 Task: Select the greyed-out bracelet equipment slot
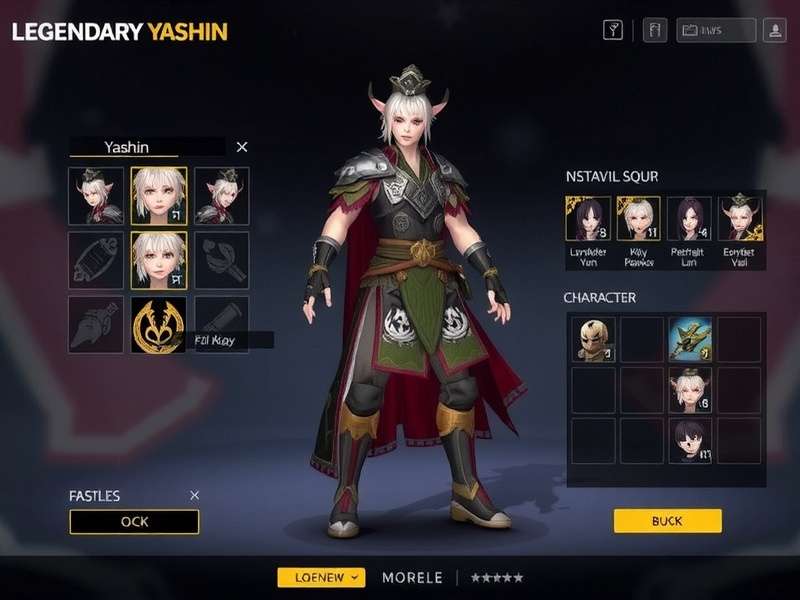(x=96, y=260)
